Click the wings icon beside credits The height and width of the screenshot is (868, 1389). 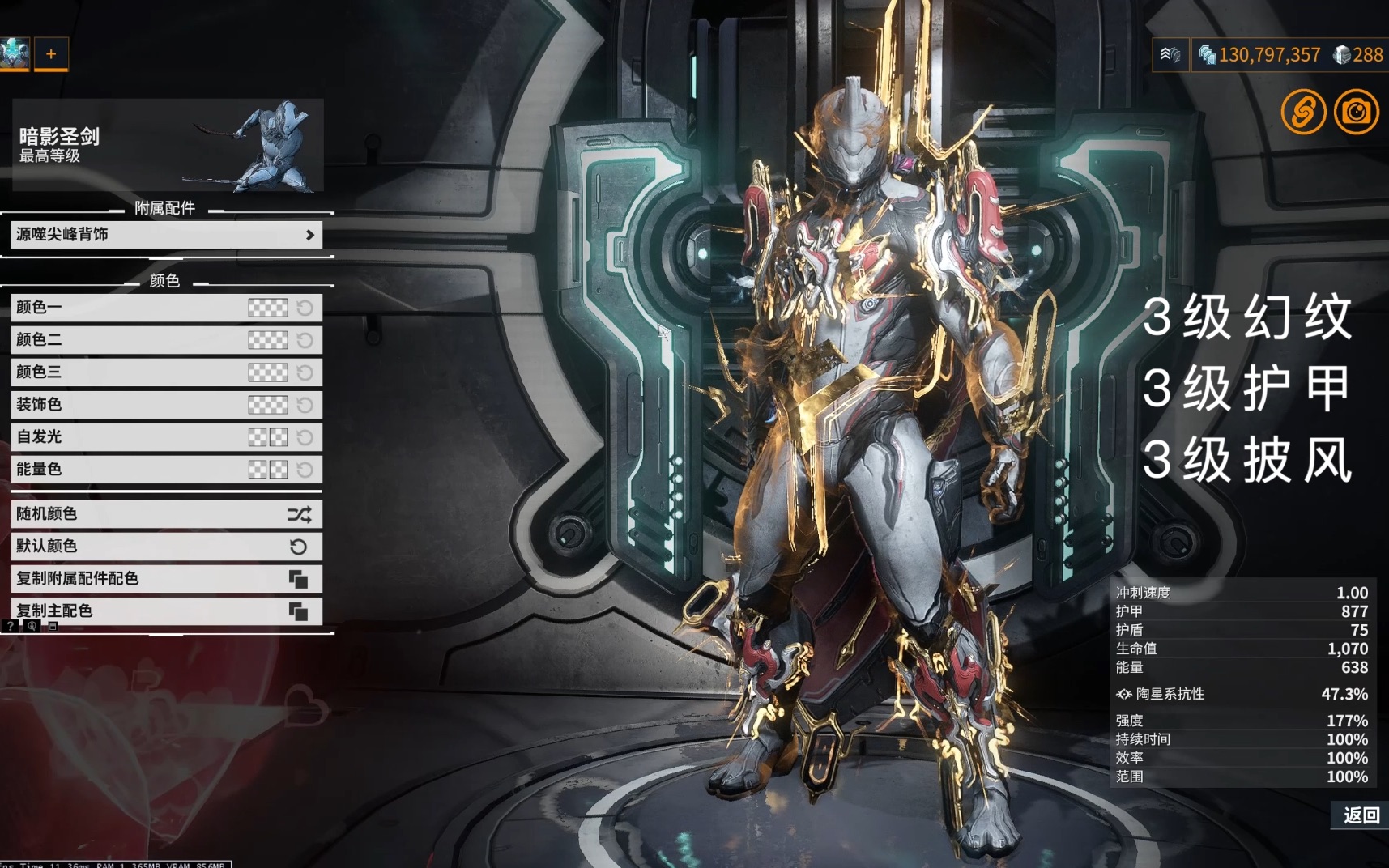(x=1170, y=55)
